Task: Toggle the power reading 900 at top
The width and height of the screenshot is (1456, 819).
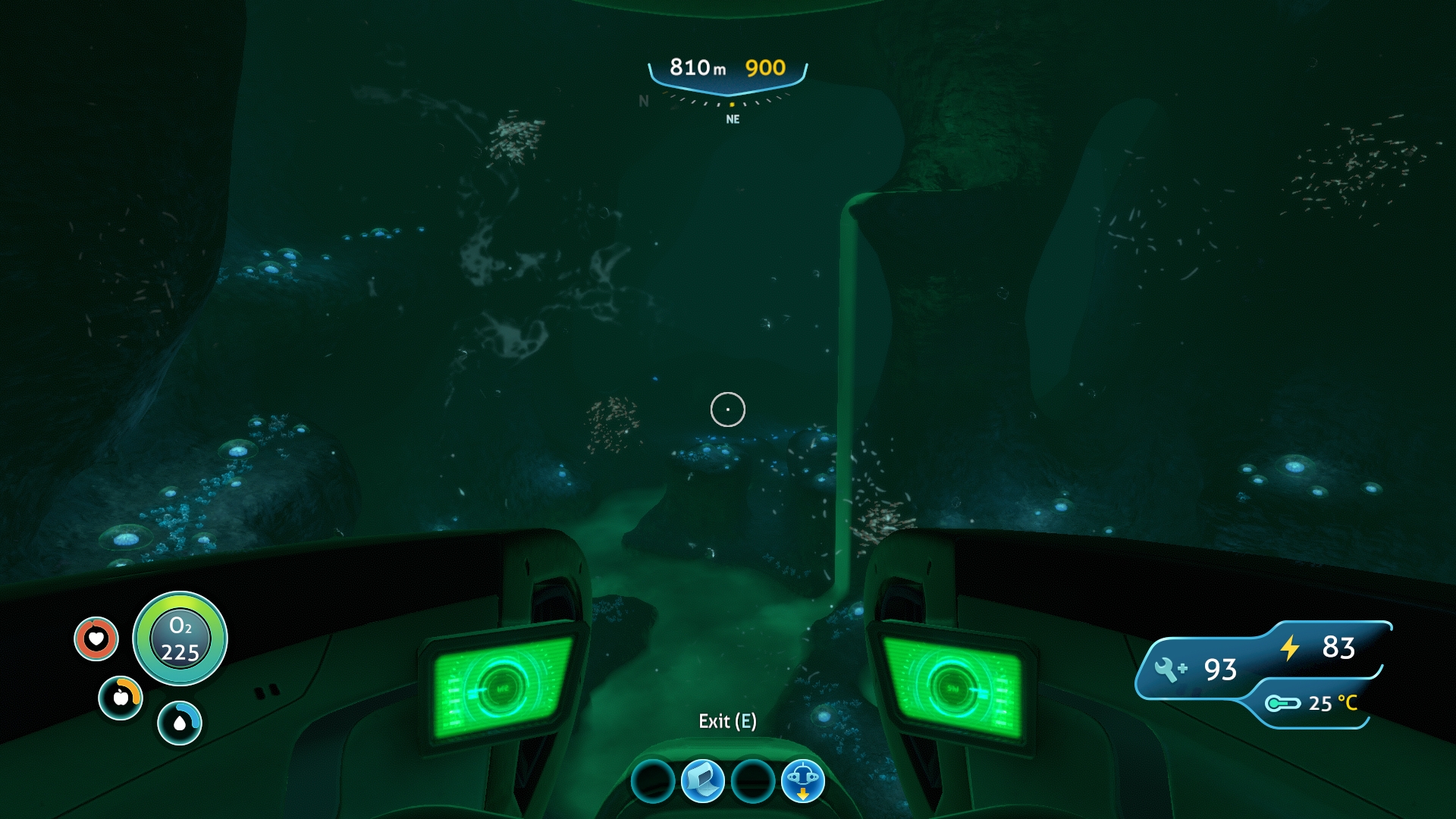Action: pos(765,67)
